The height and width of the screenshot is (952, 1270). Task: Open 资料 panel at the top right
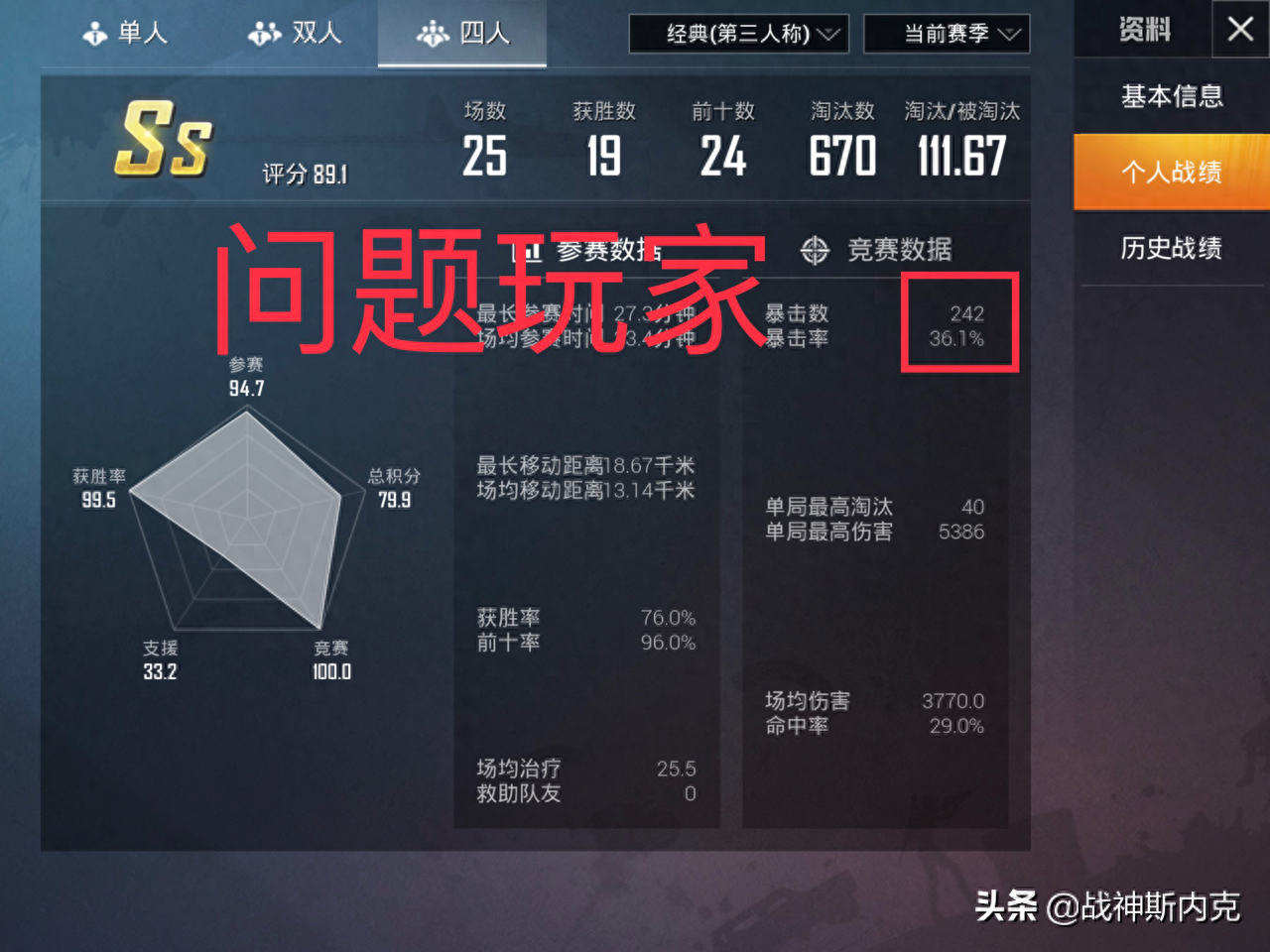coord(1143,30)
